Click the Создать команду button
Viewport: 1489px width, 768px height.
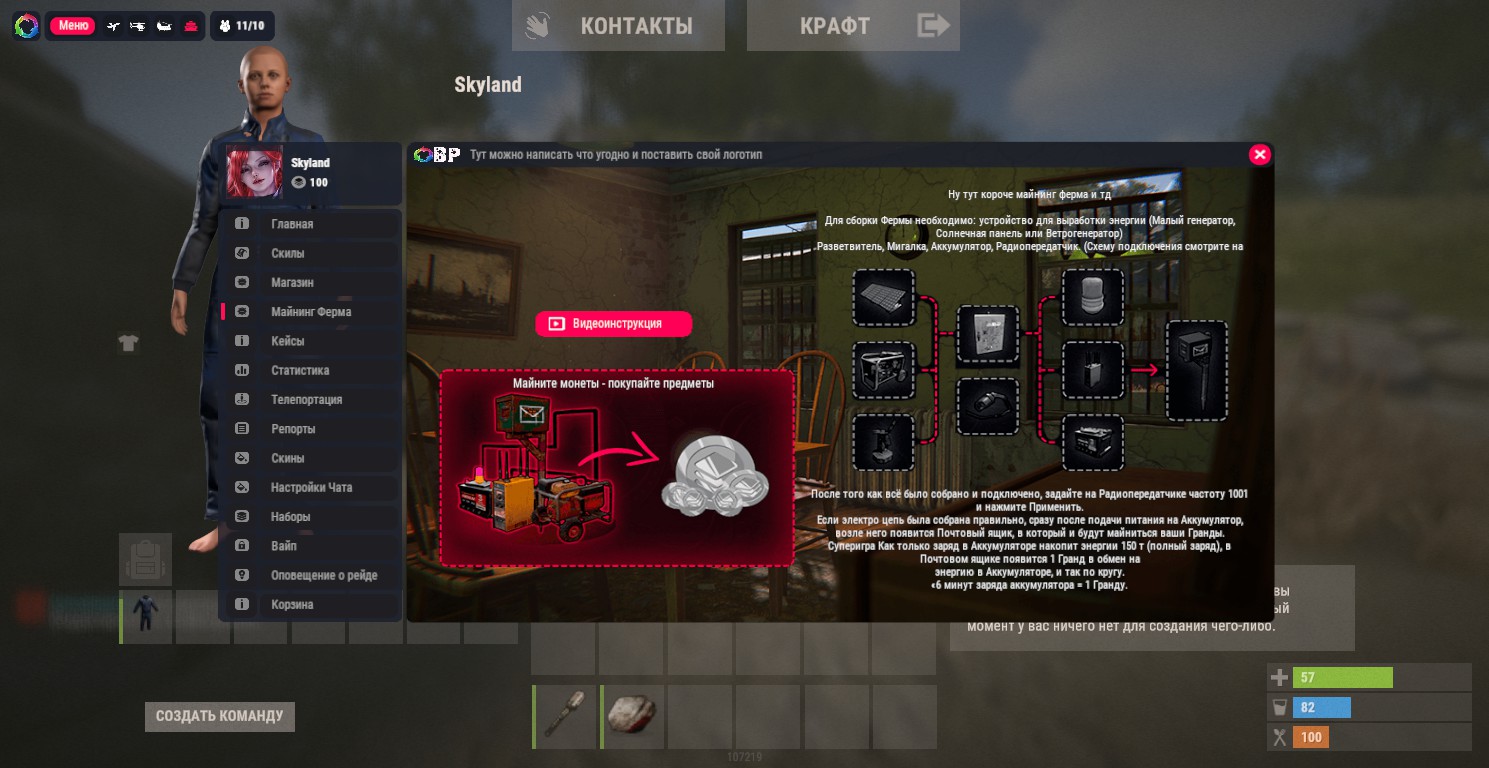[x=220, y=716]
